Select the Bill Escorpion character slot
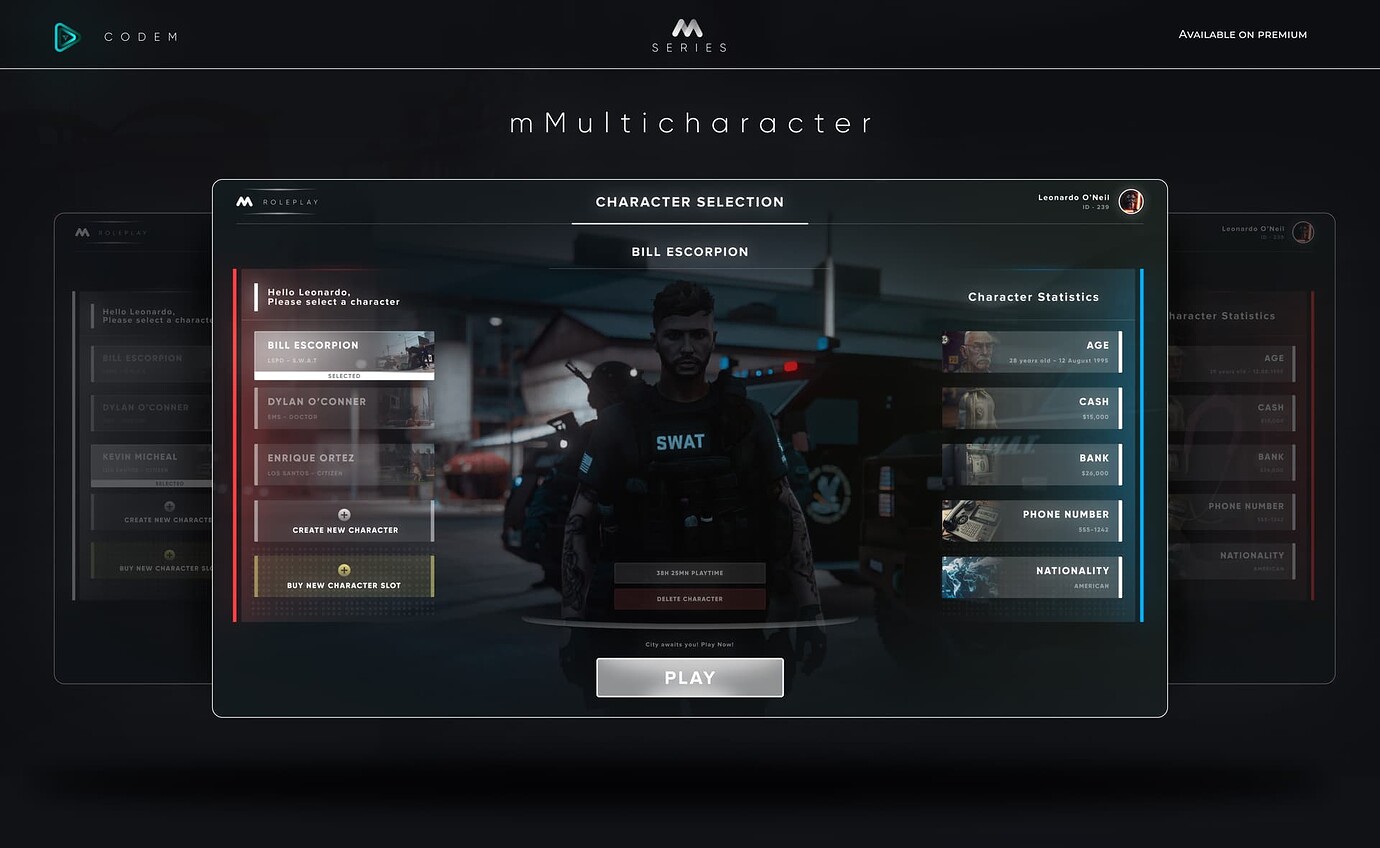The height and width of the screenshot is (848, 1380). [344, 350]
